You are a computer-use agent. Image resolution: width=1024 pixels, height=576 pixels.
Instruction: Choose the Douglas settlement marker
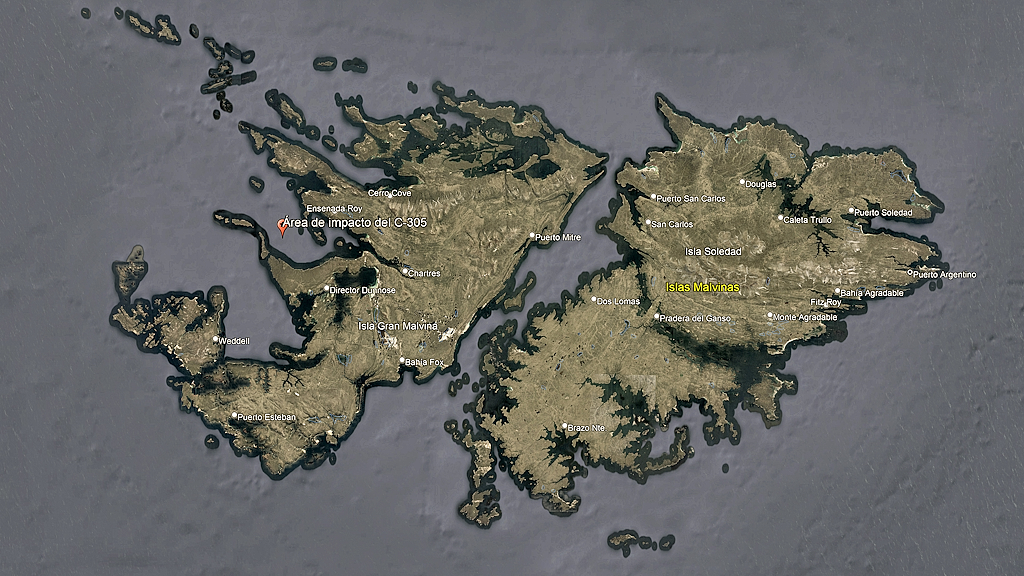[x=742, y=182]
